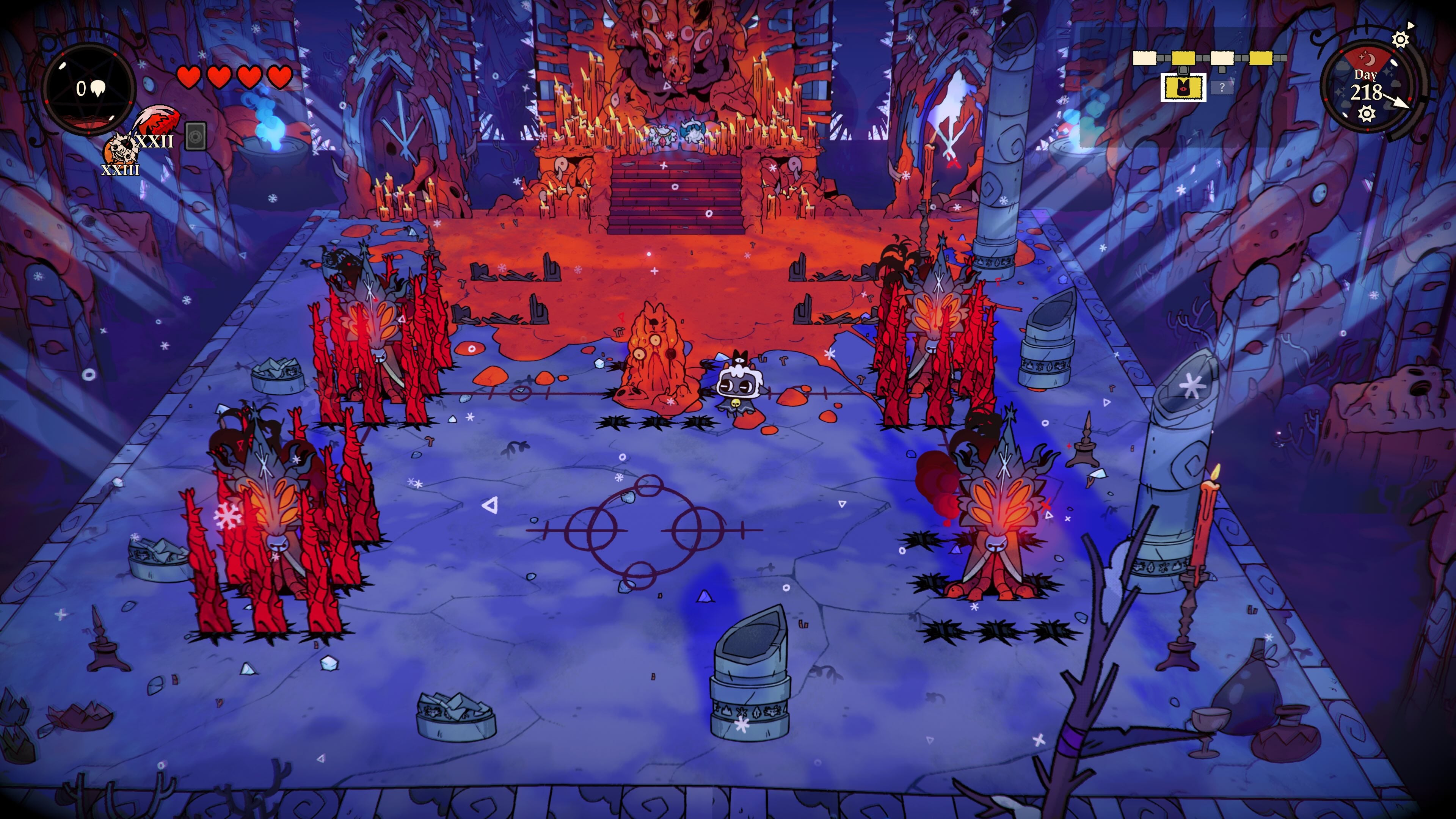Click the mystery question-mark reward slot

(1222, 89)
